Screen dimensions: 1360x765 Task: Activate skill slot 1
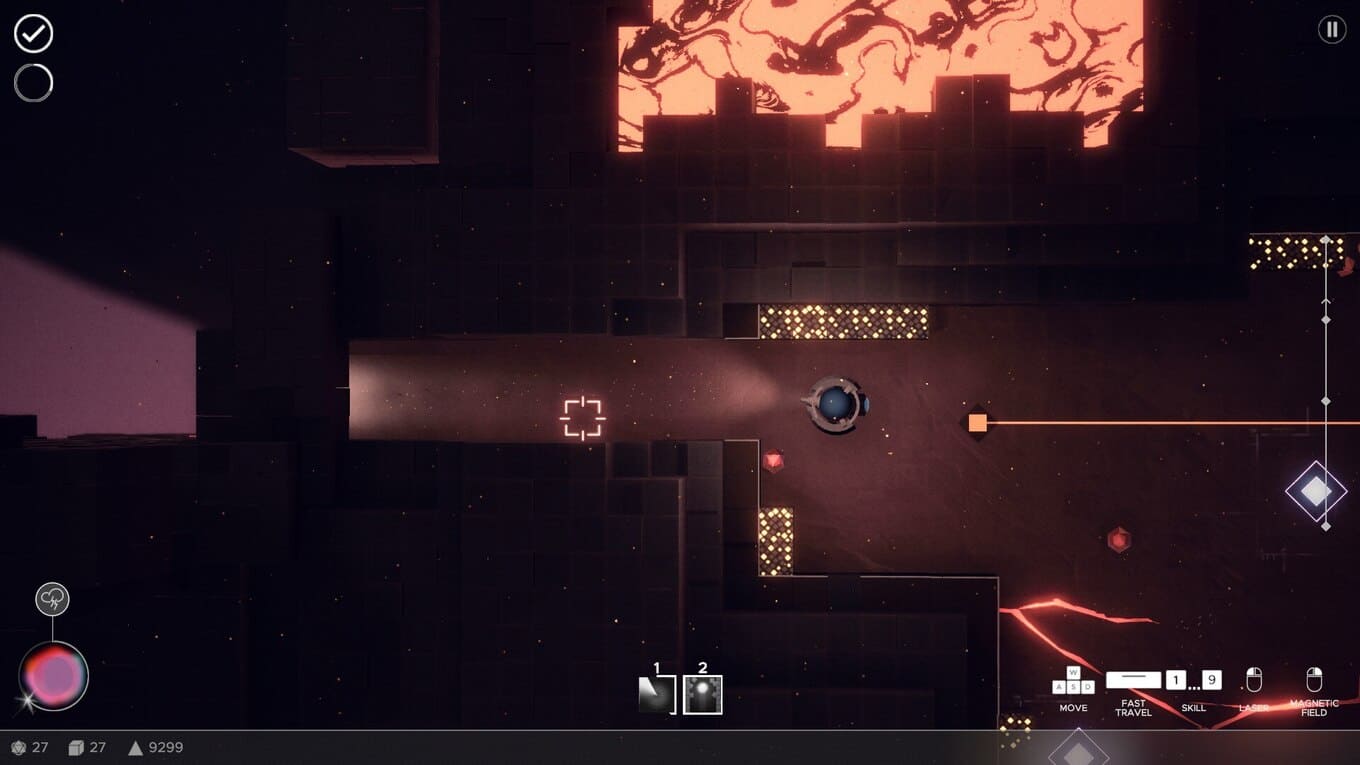point(657,694)
